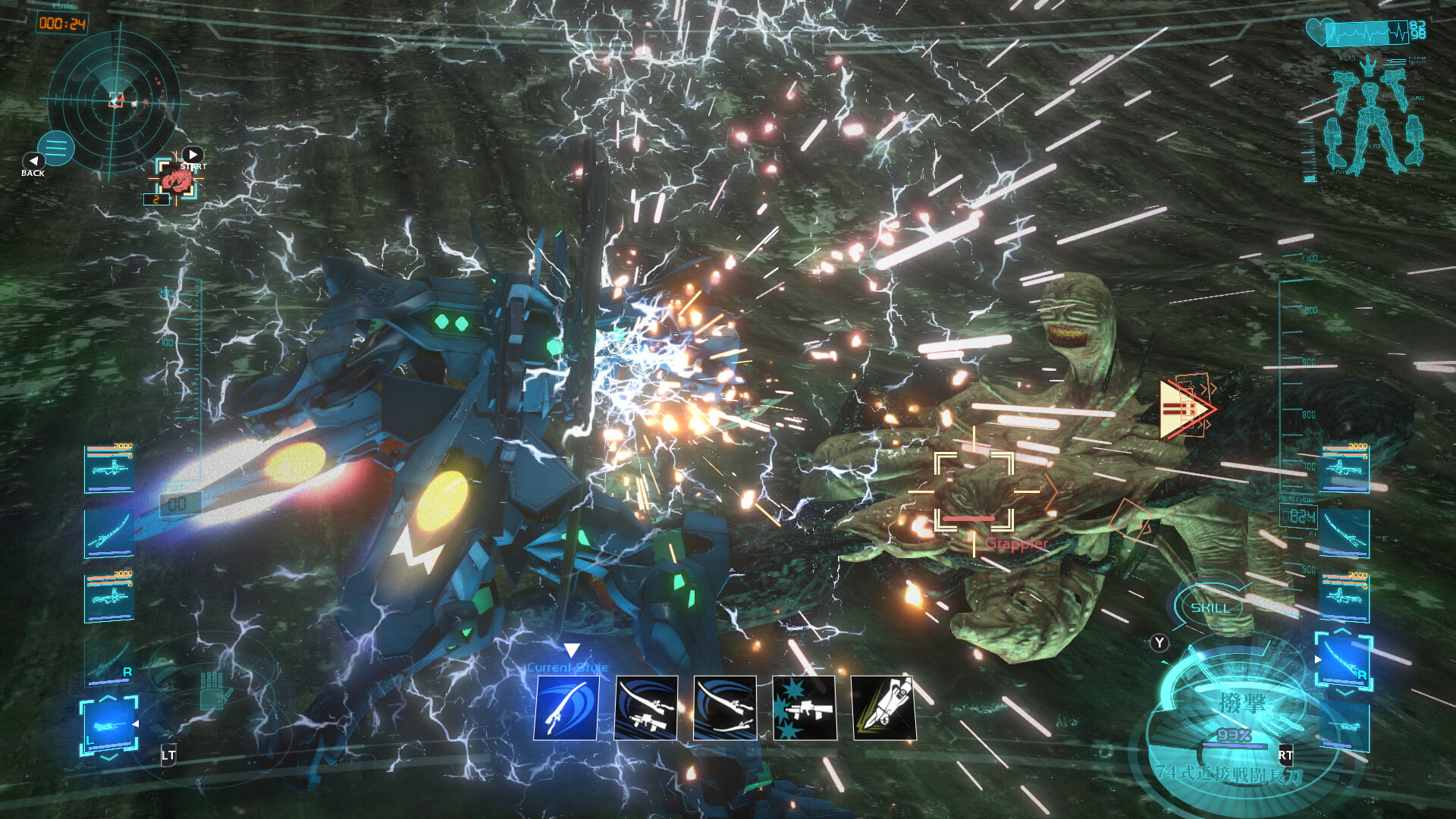This screenshot has width=1456, height=819.
Task: Click the 93% parry gauge
Action: [1234, 736]
